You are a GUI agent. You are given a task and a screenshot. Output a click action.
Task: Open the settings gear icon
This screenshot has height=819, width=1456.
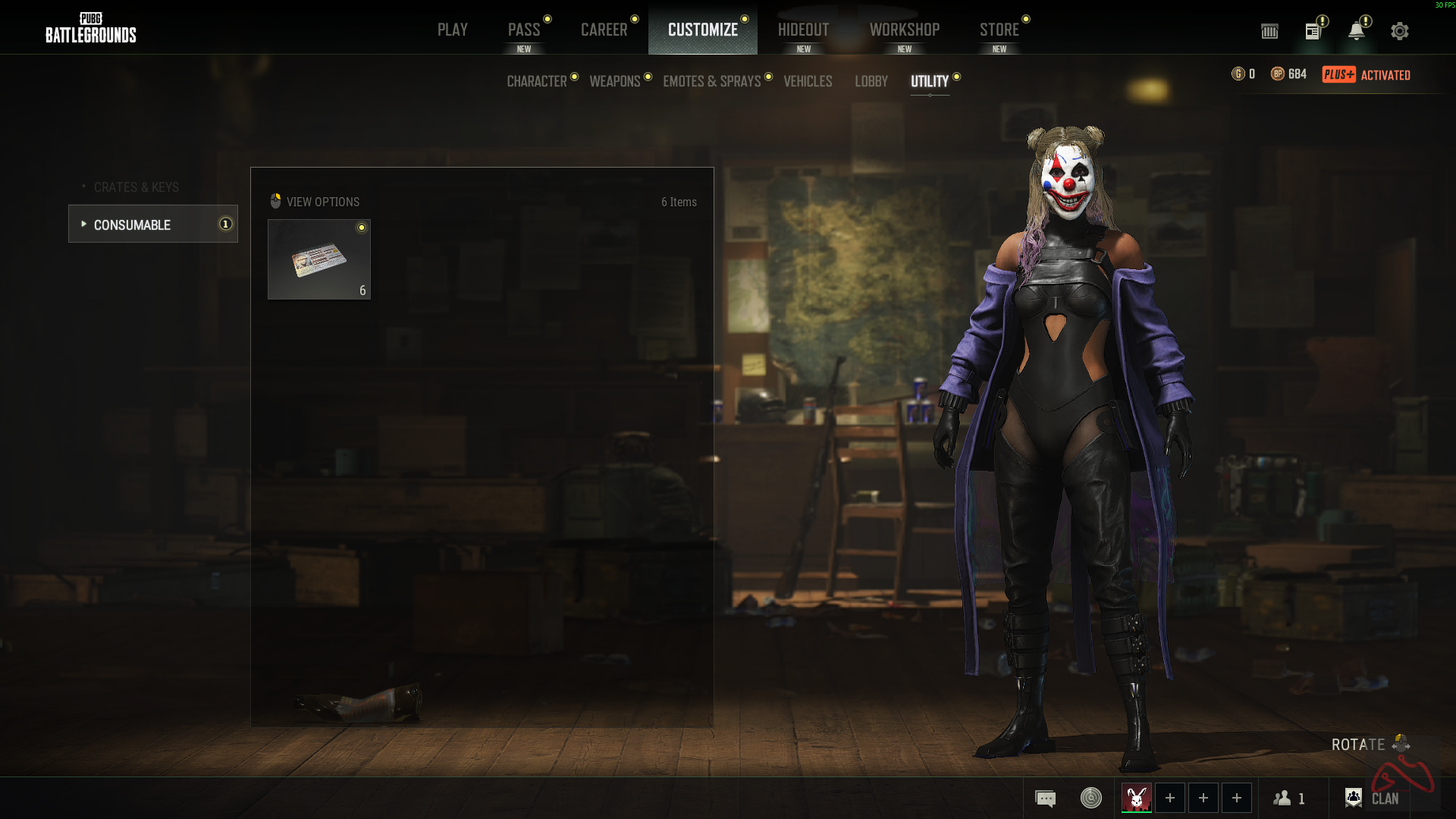1399,31
